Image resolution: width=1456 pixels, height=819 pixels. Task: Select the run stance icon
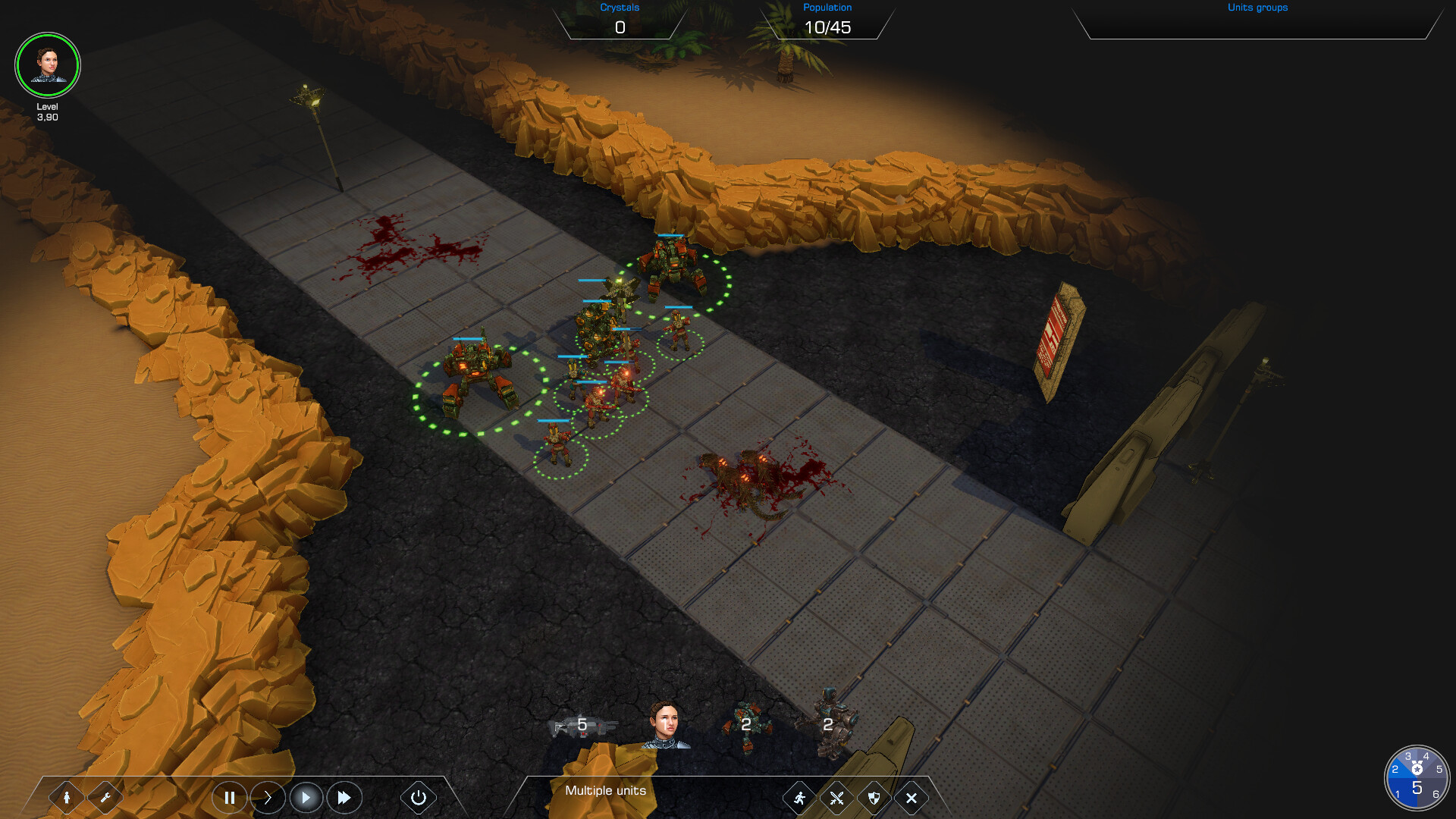799,798
